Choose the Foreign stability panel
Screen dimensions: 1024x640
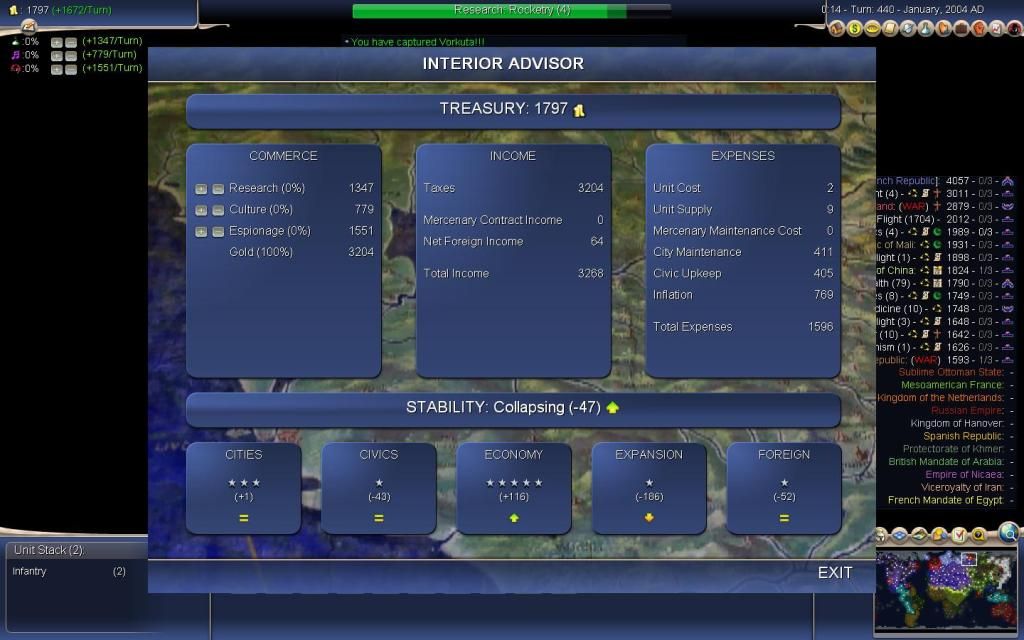tap(784, 488)
